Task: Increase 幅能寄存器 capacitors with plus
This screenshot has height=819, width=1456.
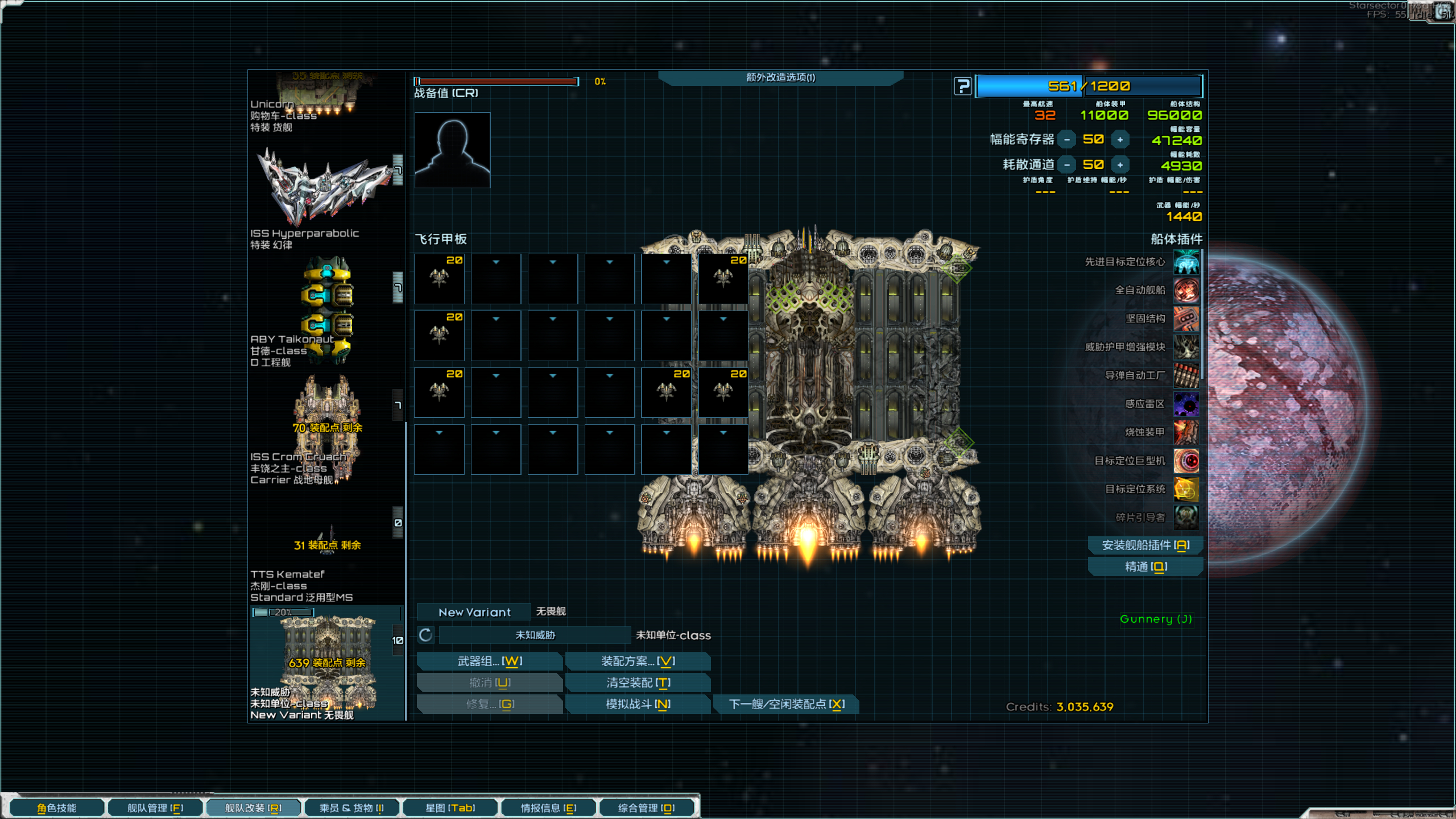Action: (x=1120, y=140)
